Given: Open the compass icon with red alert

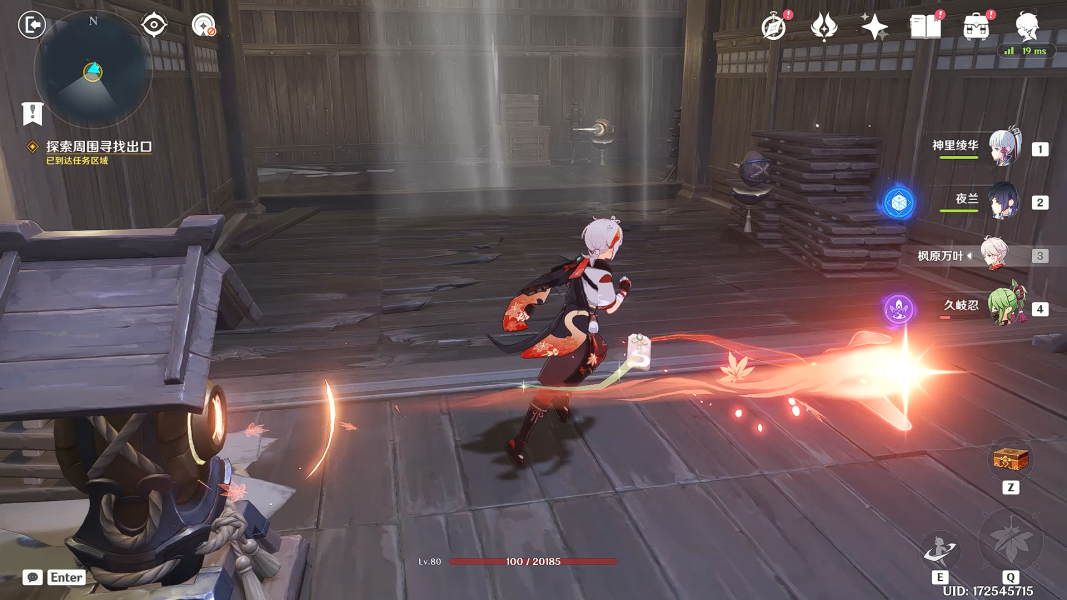Looking at the screenshot, I should pos(773,27).
